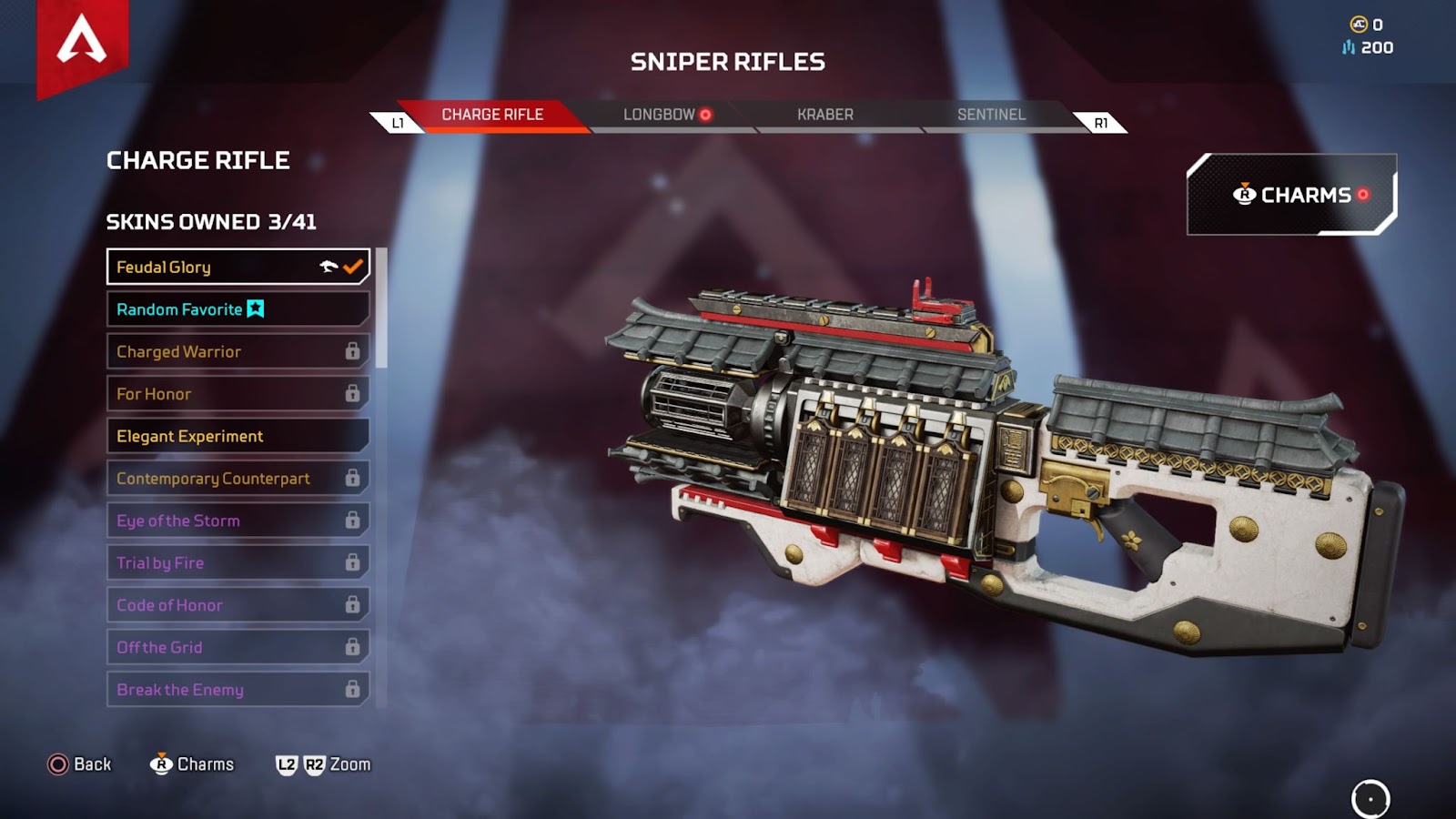Click the skin list scrollbar
The width and height of the screenshot is (1456, 819).
point(382,308)
